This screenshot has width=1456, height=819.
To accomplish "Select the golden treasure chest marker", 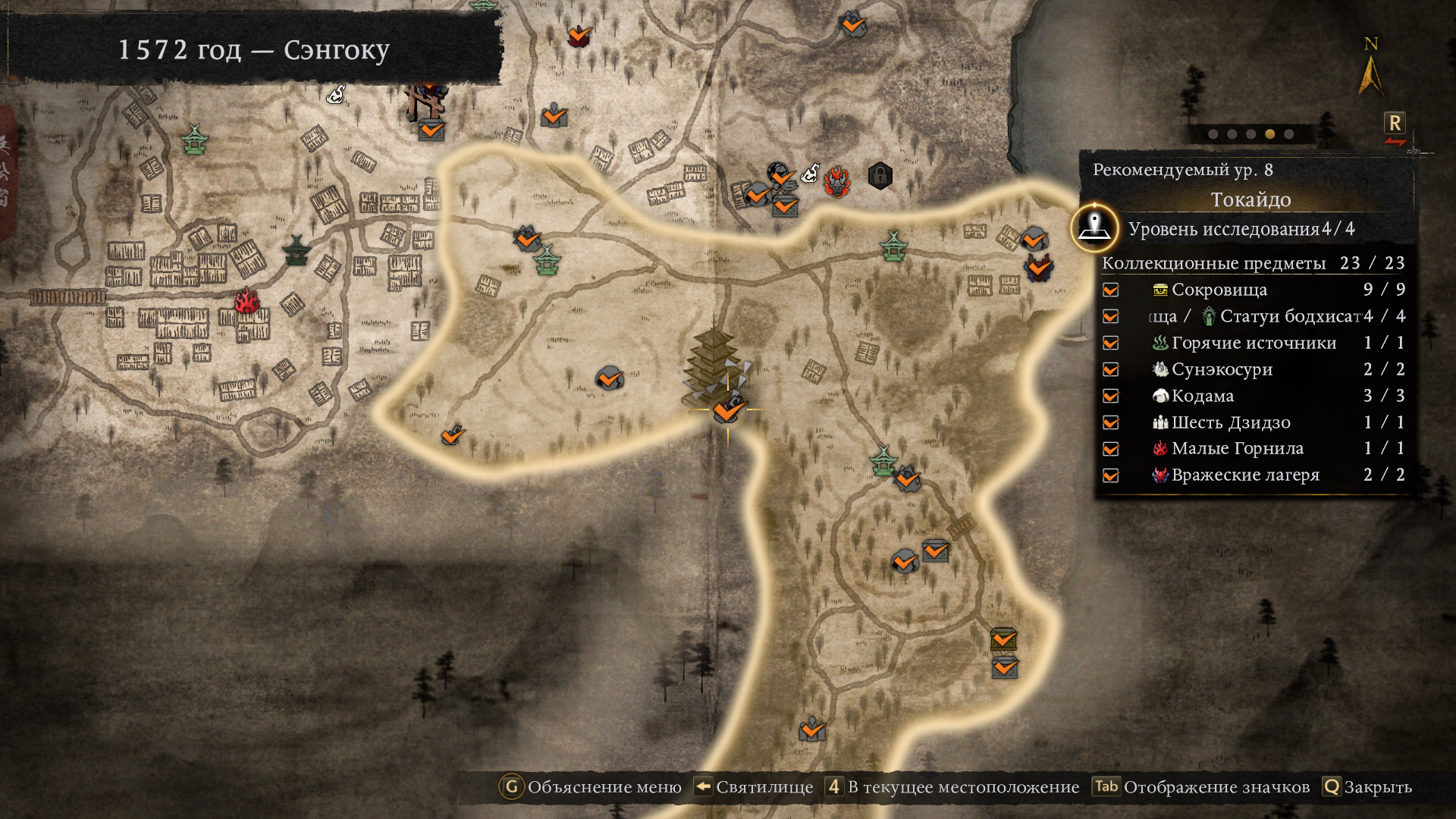I will click(x=1003, y=639).
